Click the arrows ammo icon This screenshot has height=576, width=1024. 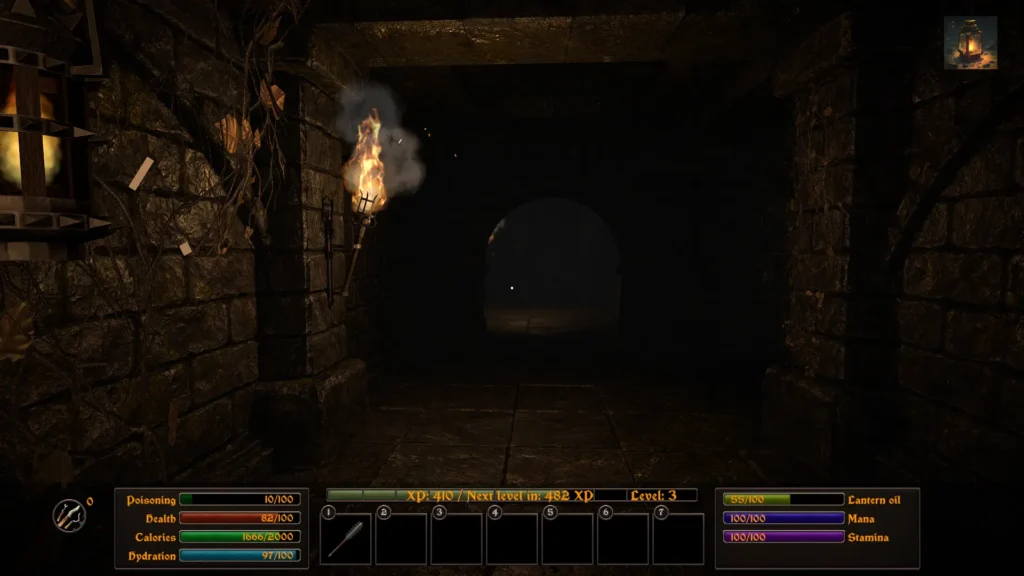click(69, 515)
